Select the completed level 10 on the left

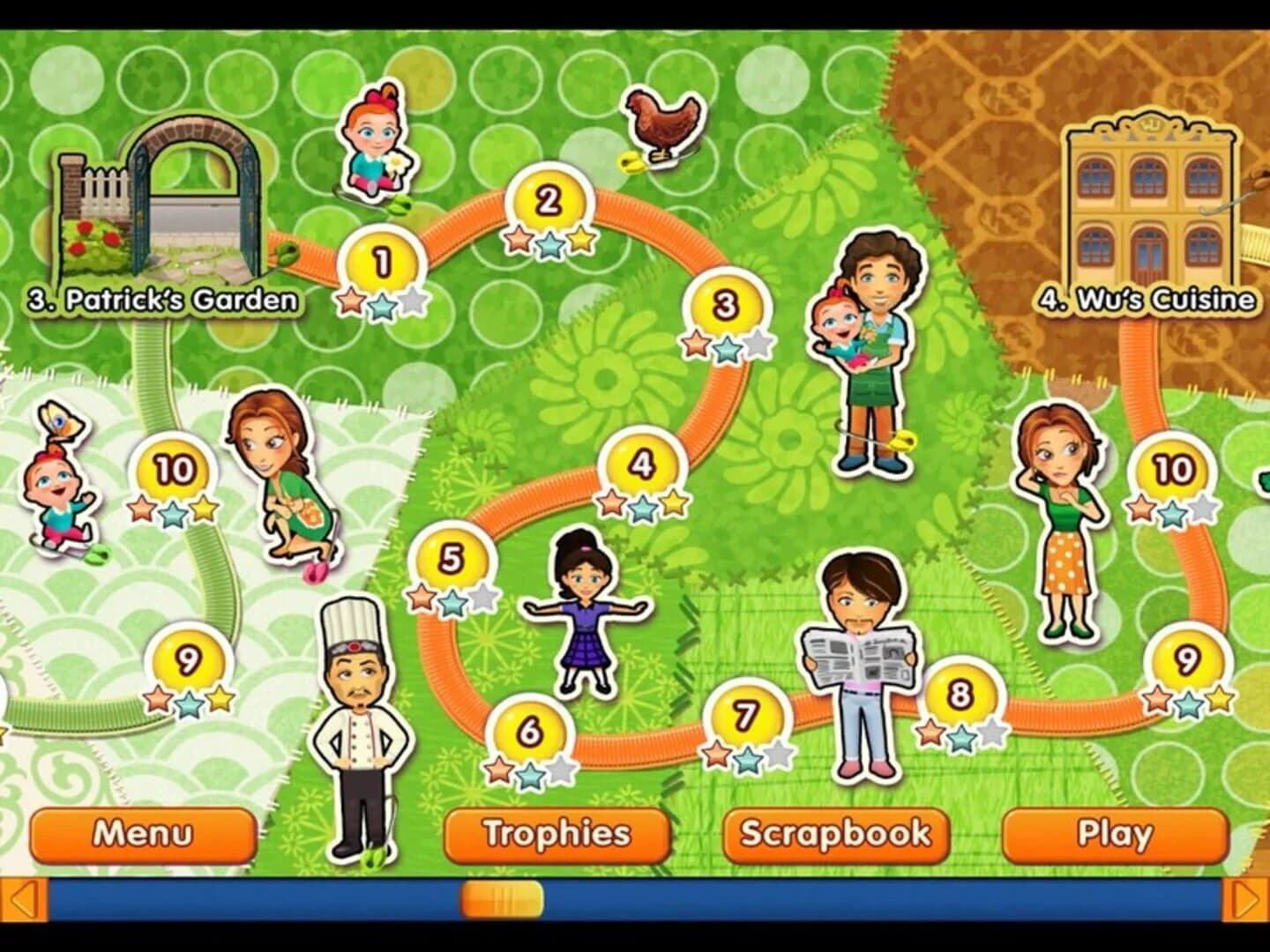[169, 470]
